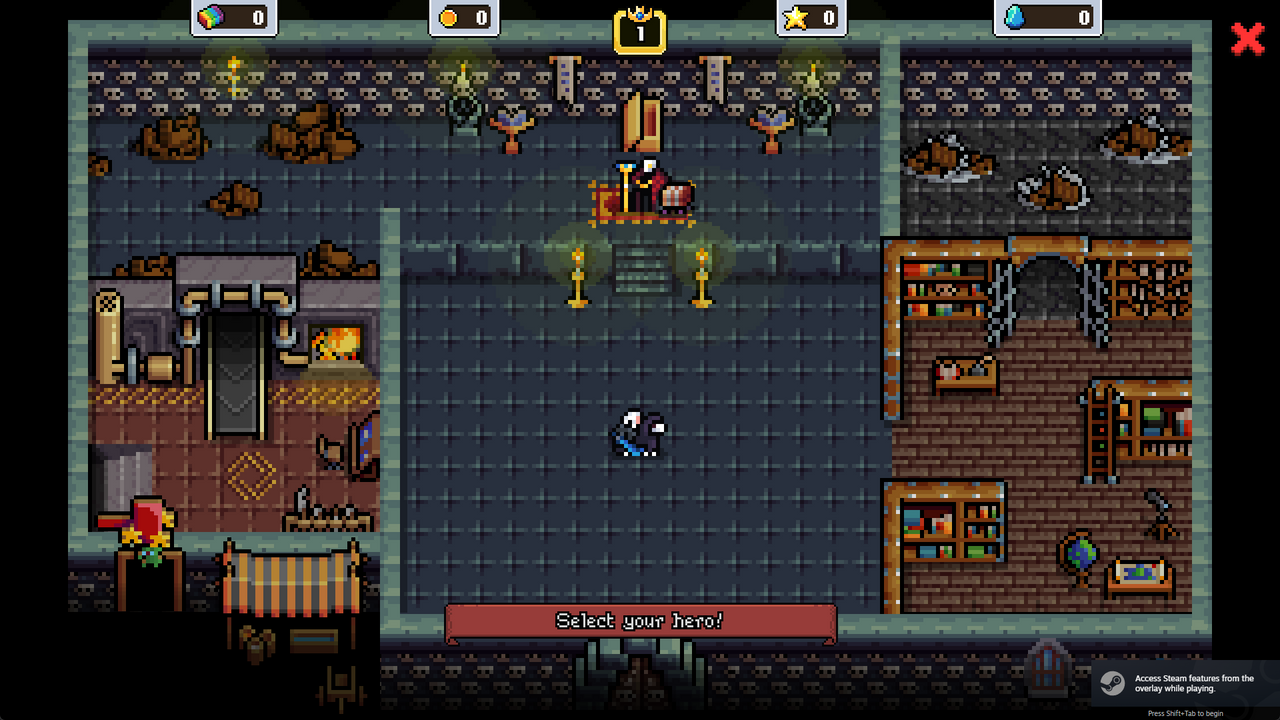This screenshot has width=1280, height=720.
Task: Click the right candle beside the stairs
Action: (x=703, y=275)
